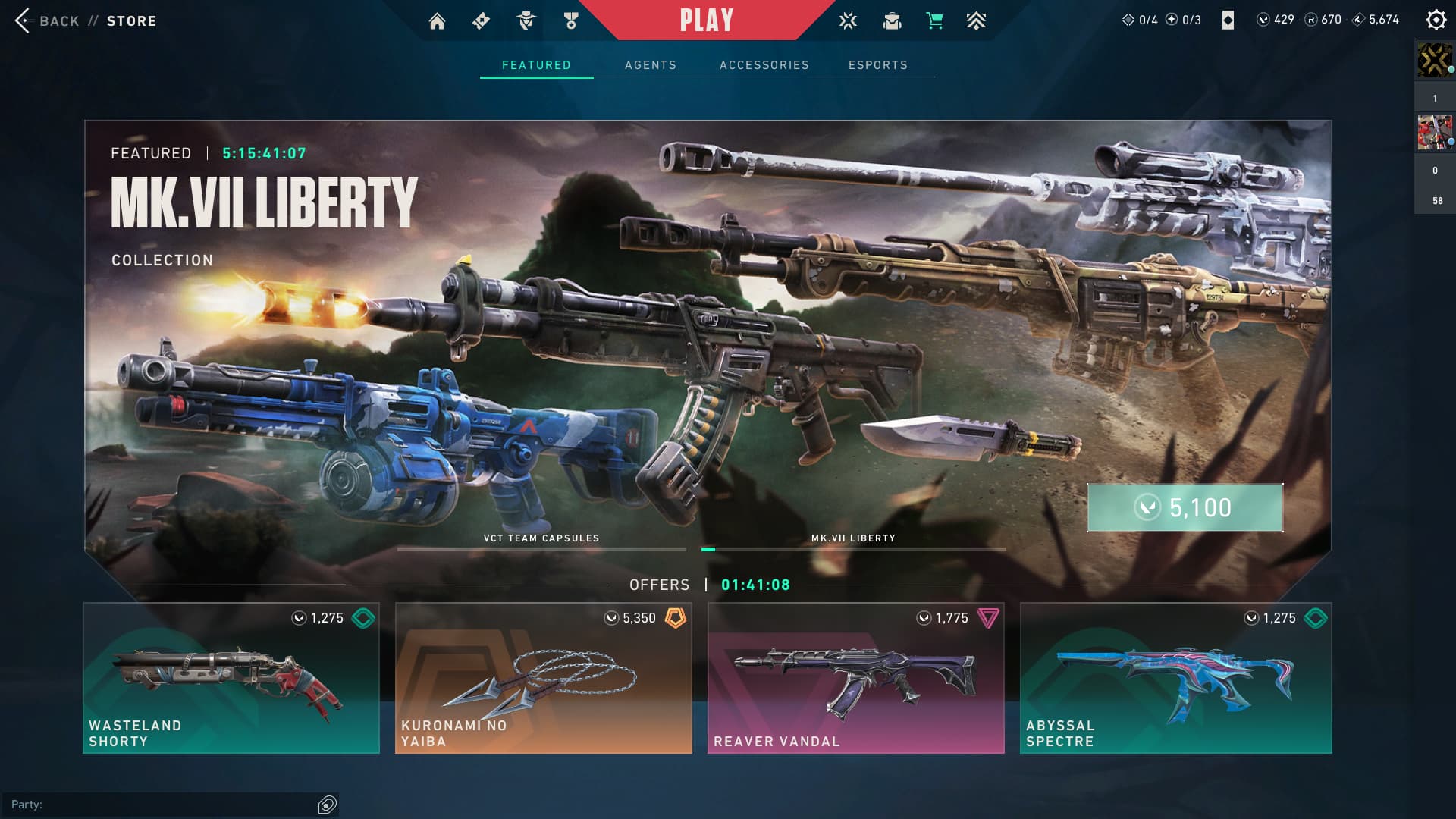Viewport: 1456px width, 819px height.
Task: Open the settings gear
Action: pos(1436,20)
